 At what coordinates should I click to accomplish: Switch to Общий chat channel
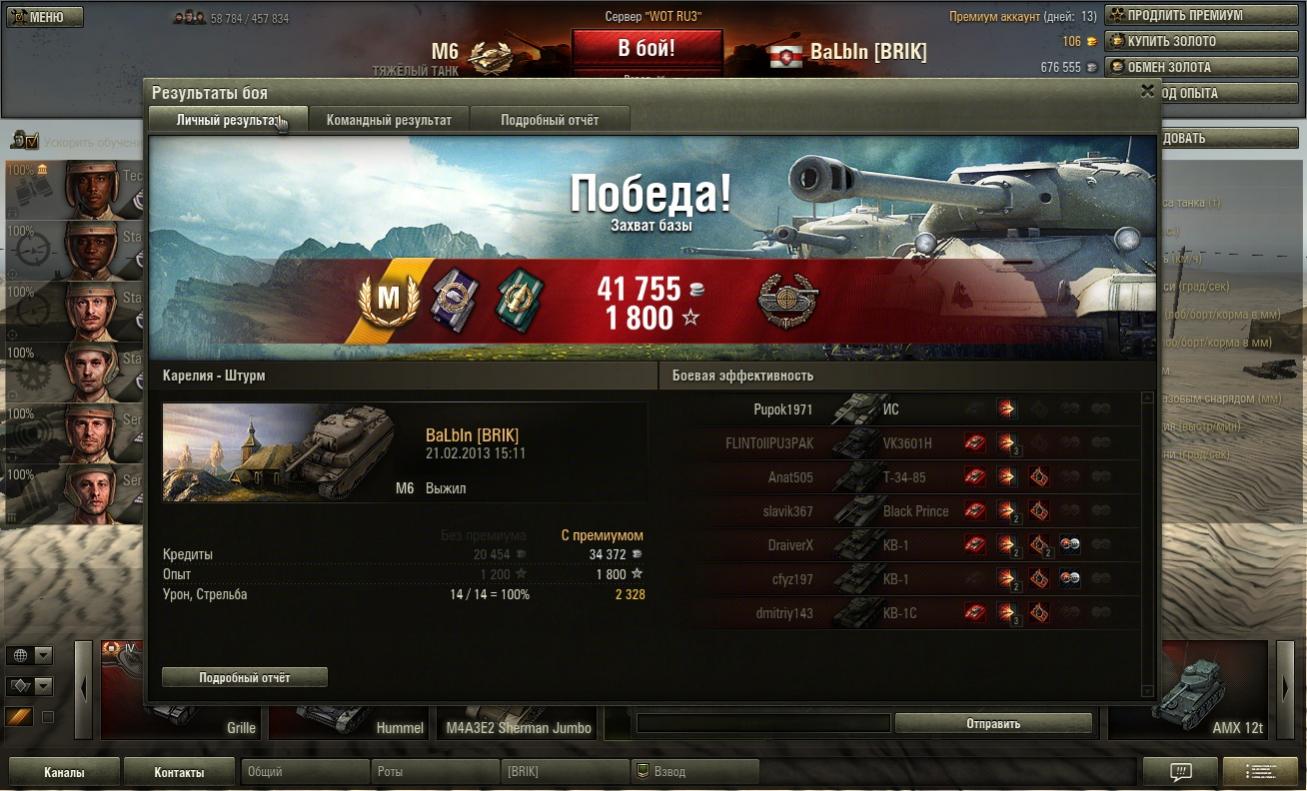[305, 772]
